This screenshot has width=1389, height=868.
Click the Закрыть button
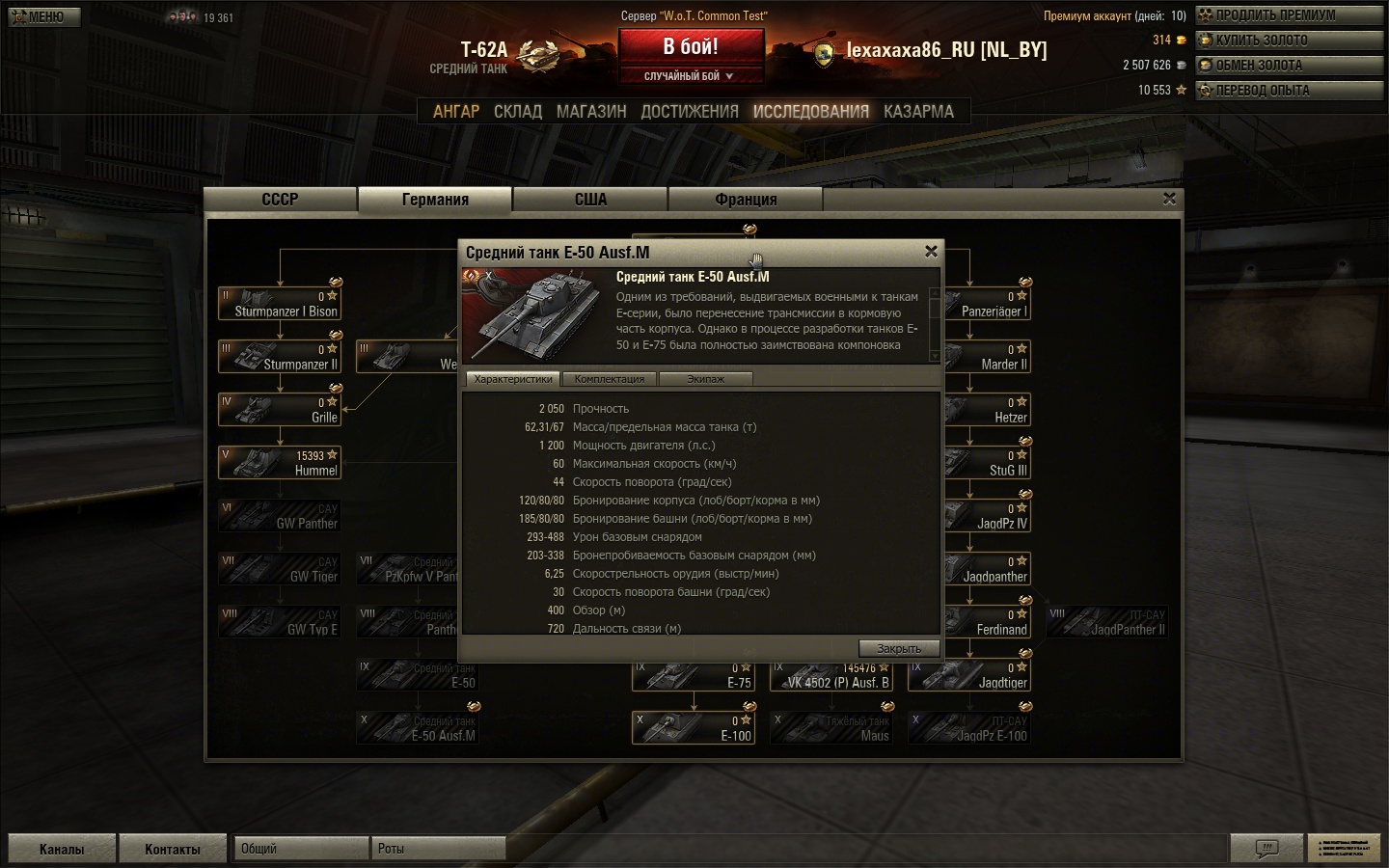tap(898, 648)
